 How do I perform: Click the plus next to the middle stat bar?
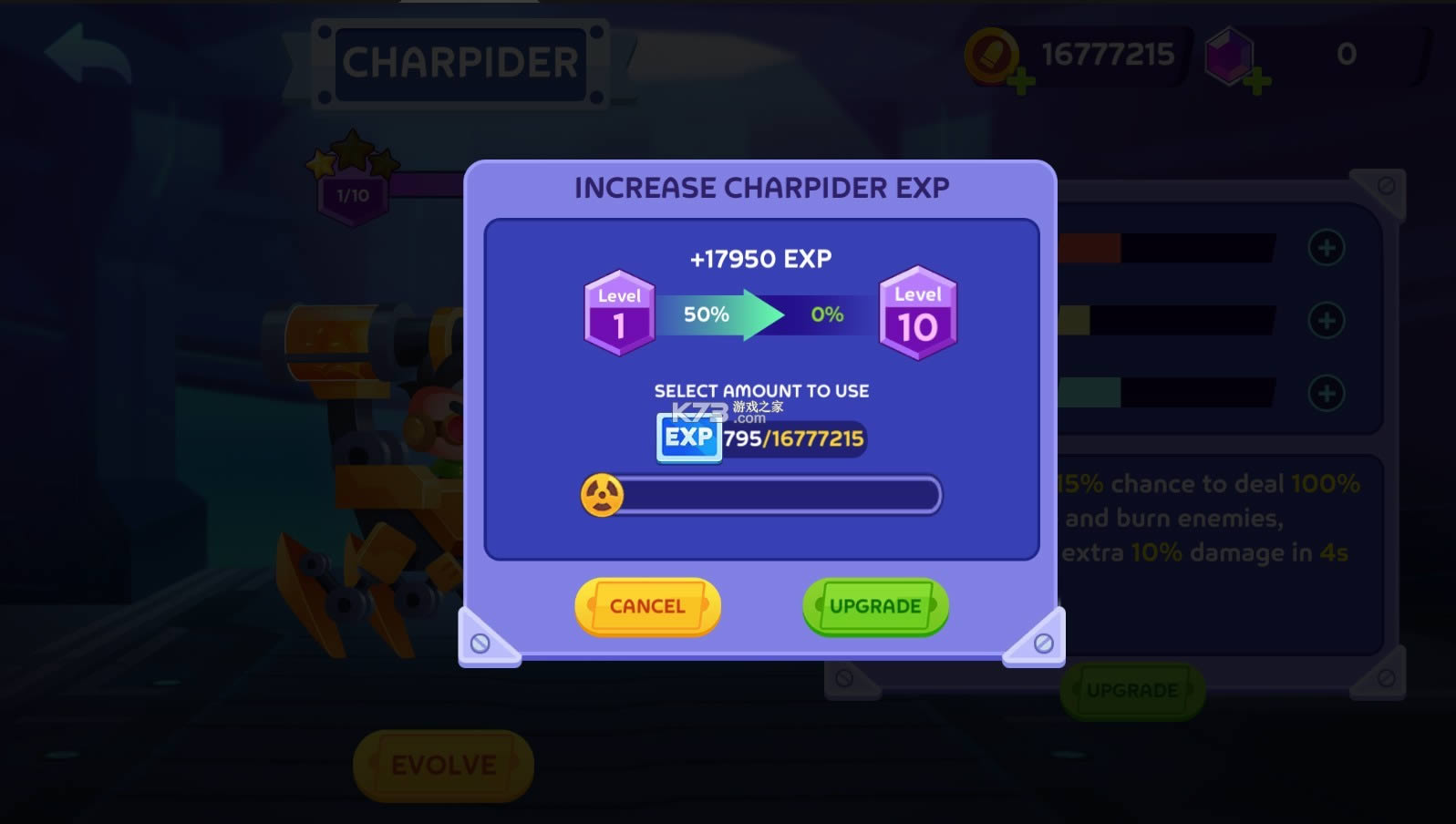point(1327,320)
